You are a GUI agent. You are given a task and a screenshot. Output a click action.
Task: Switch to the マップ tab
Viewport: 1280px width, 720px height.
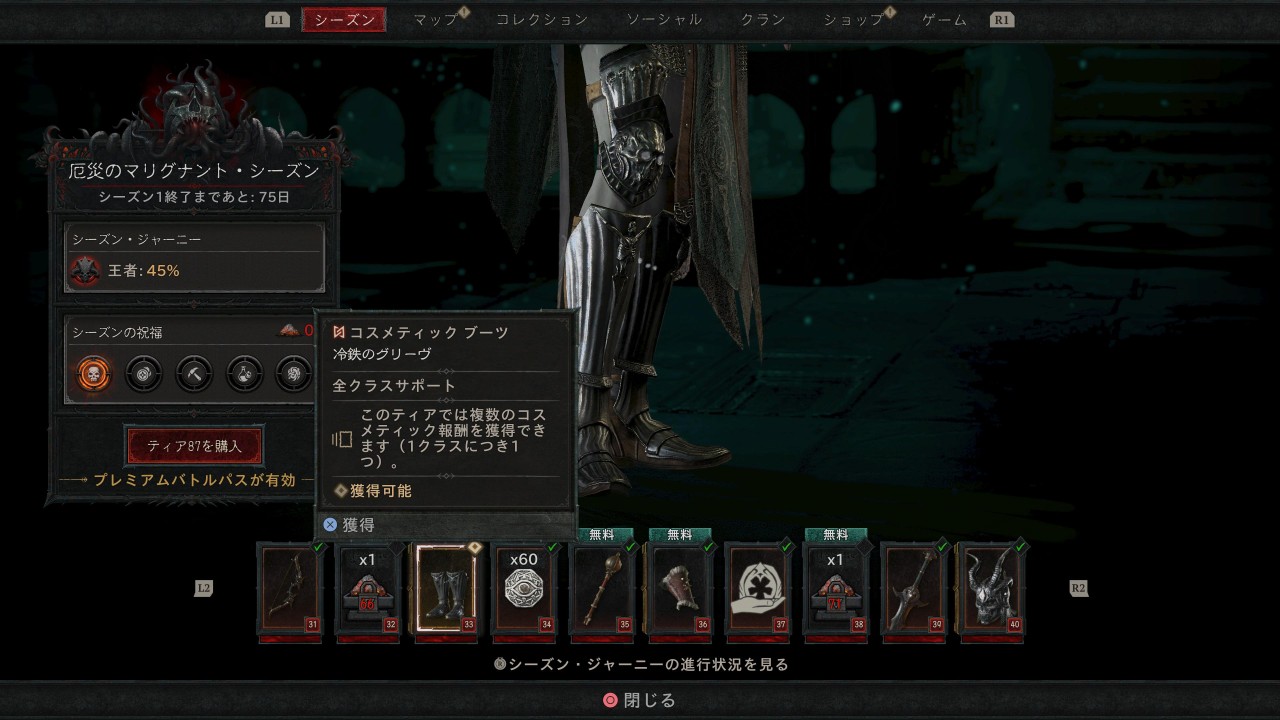click(x=436, y=20)
